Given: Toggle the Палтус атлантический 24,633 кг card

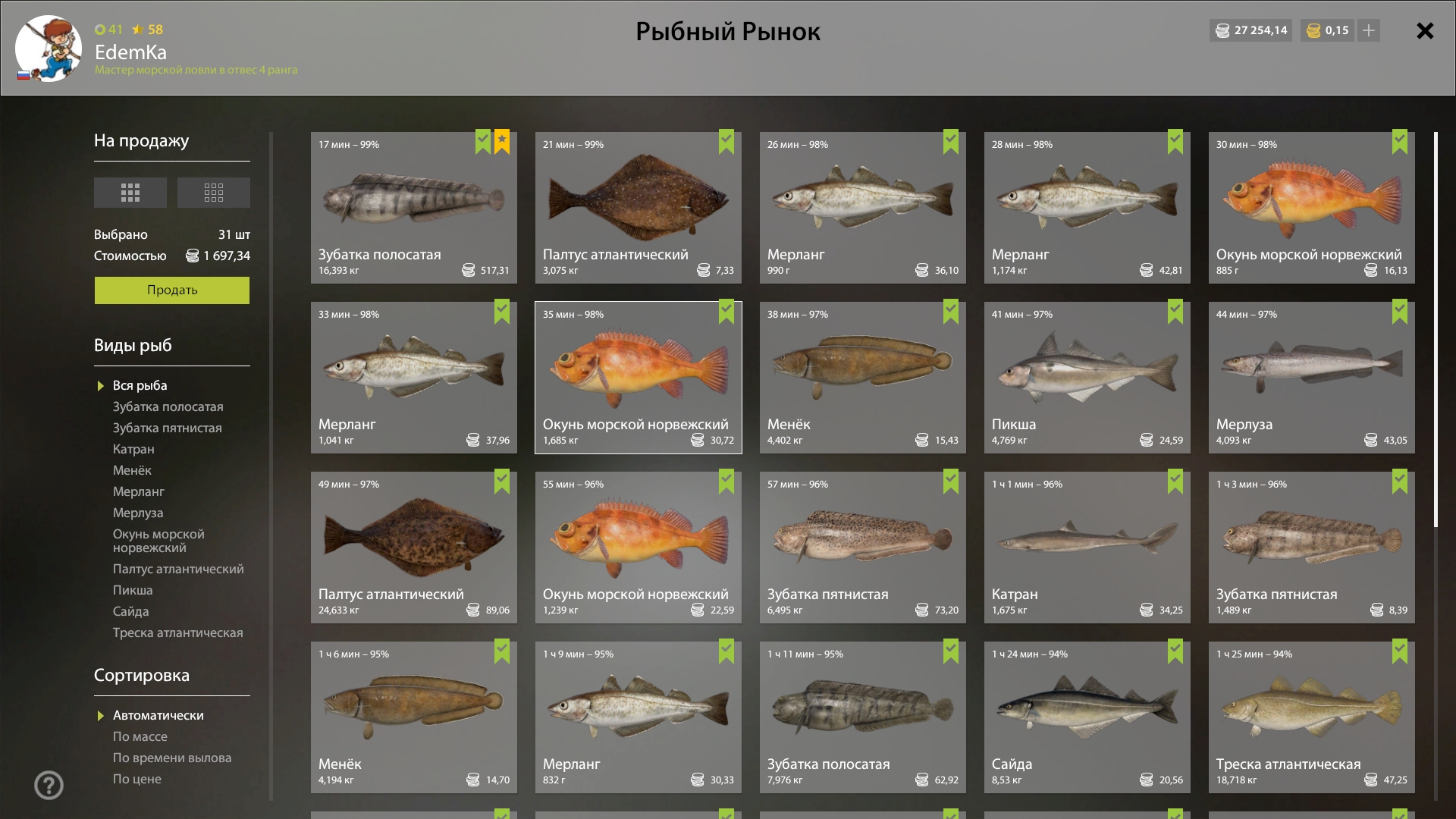Looking at the screenshot, I should (413, 548).
